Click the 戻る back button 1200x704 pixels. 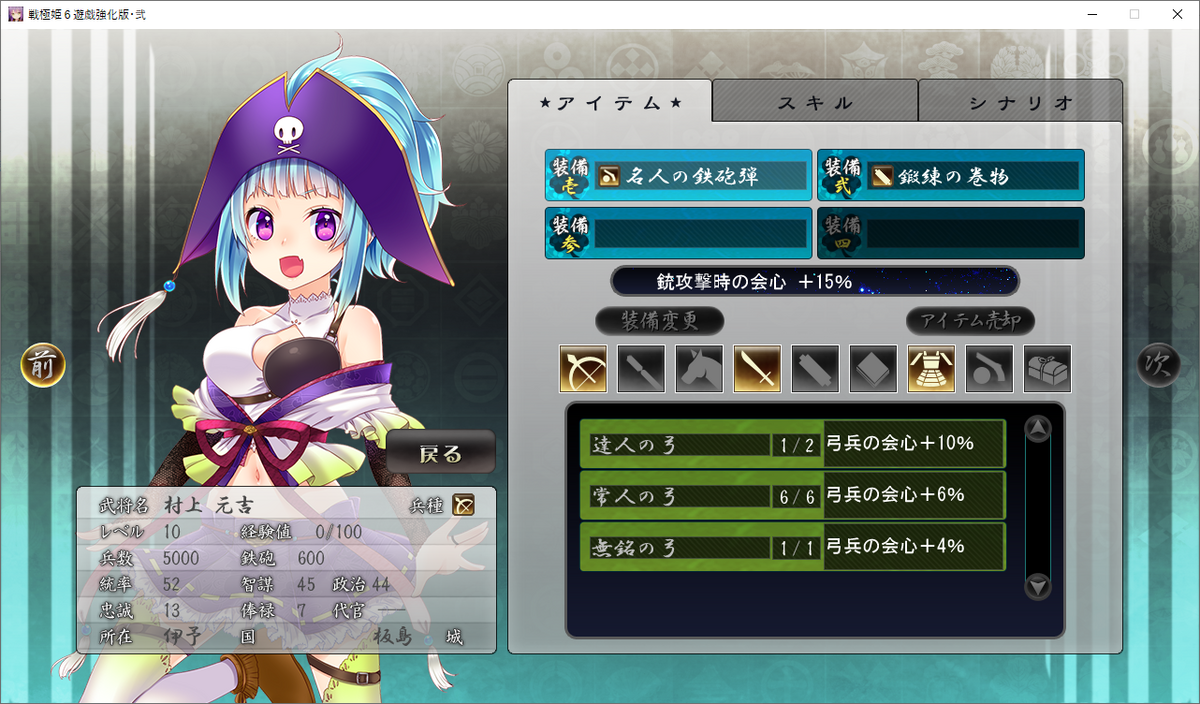(x=441, y=454)
